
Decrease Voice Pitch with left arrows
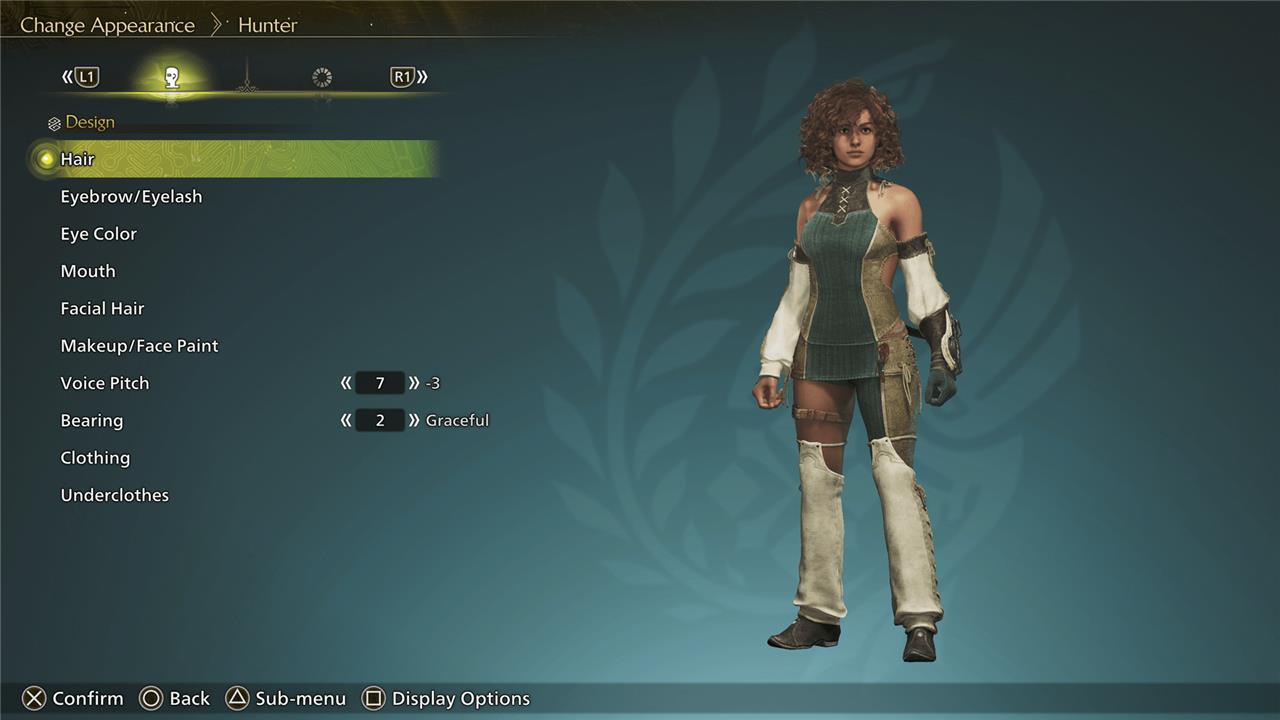click(346, 383)
